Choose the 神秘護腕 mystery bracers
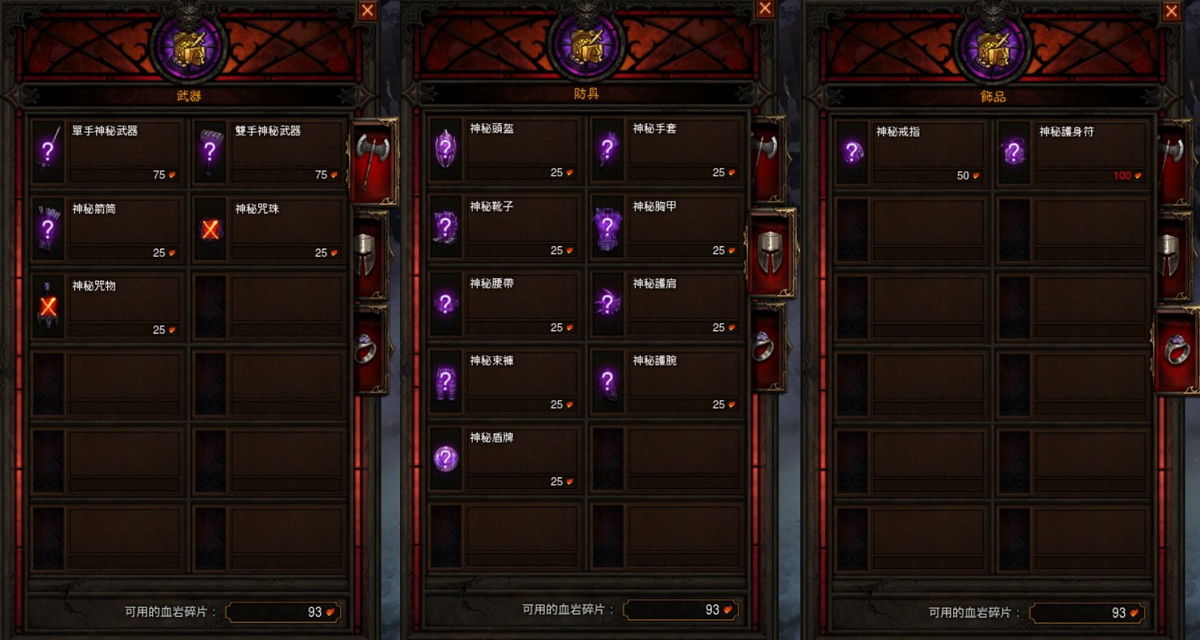The image size is (1200, 640). pos(668,382)
